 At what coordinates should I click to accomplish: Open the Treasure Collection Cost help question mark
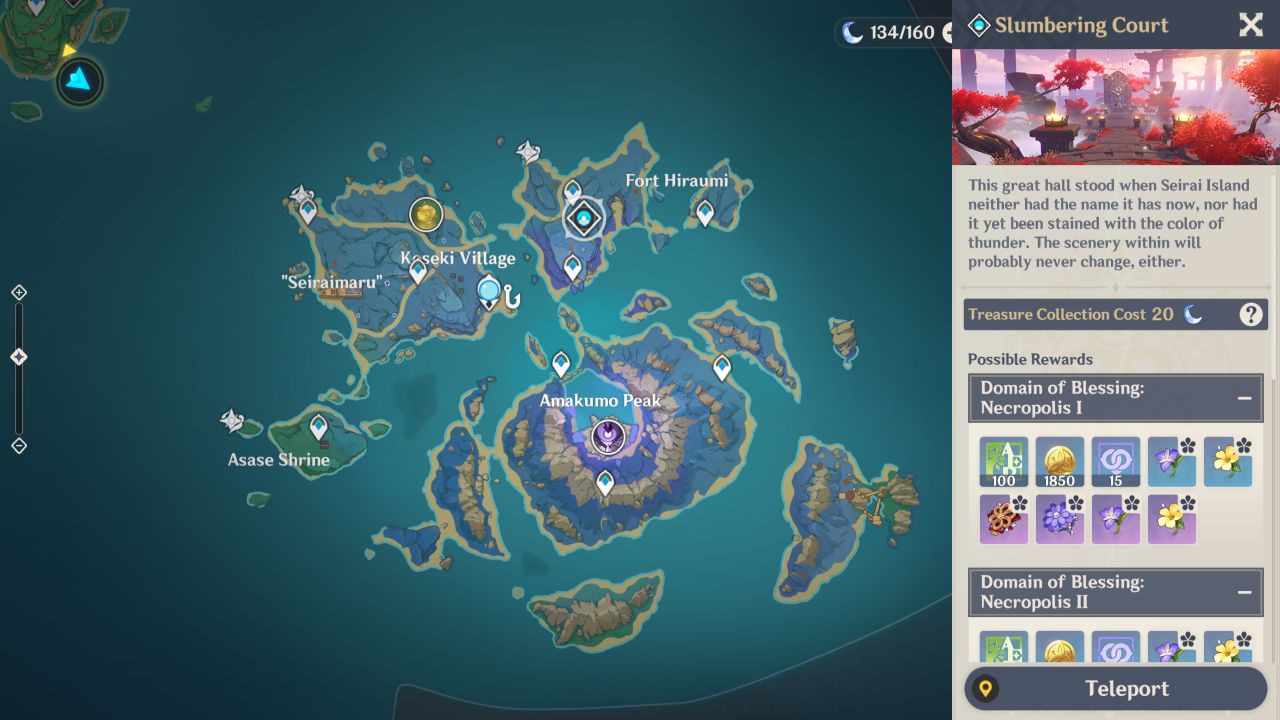click(1249, 314)
